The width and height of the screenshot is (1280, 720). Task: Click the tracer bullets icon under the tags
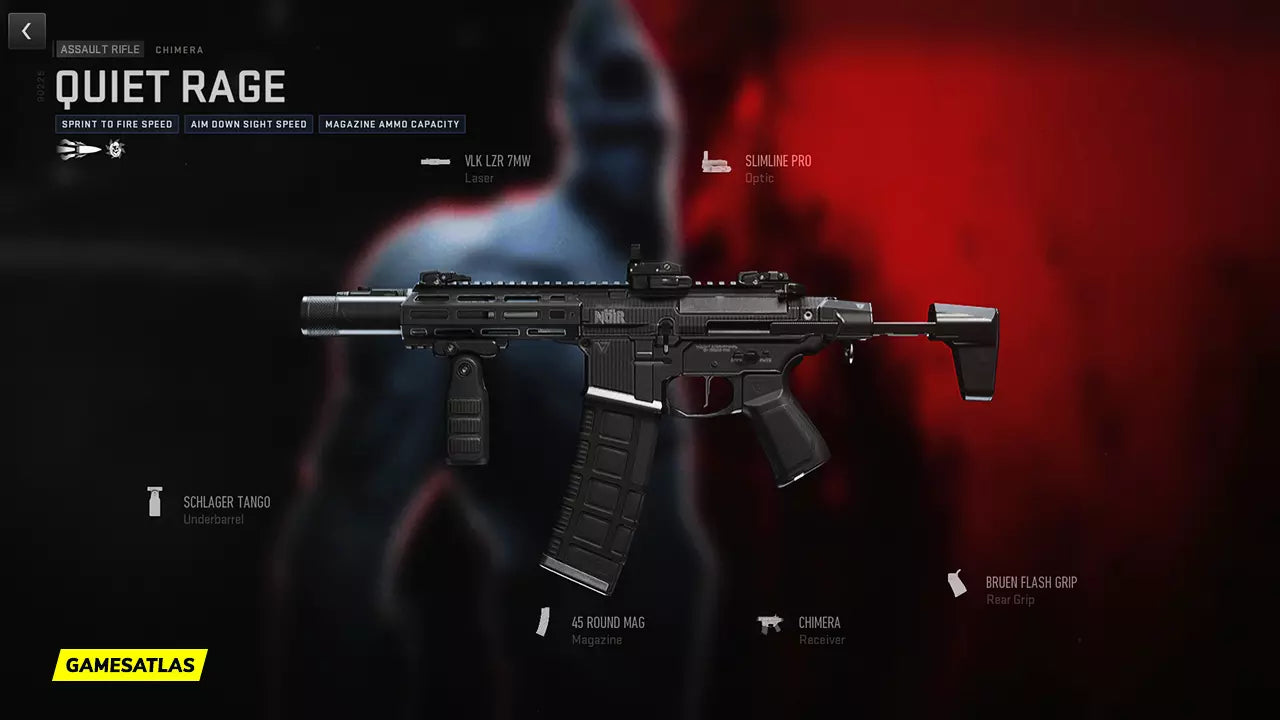79,150
